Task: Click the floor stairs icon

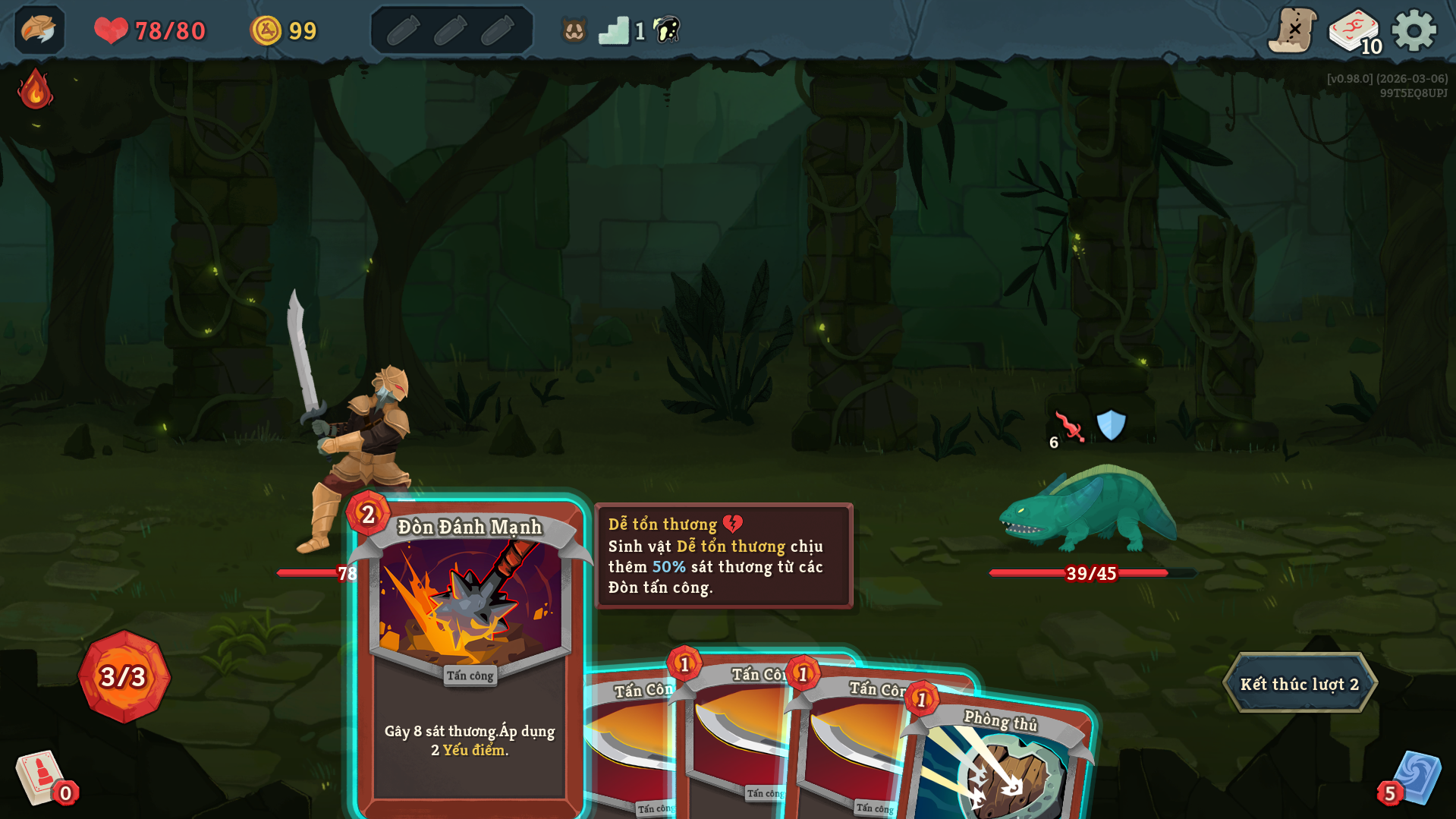Action: (x=613, y=31)
